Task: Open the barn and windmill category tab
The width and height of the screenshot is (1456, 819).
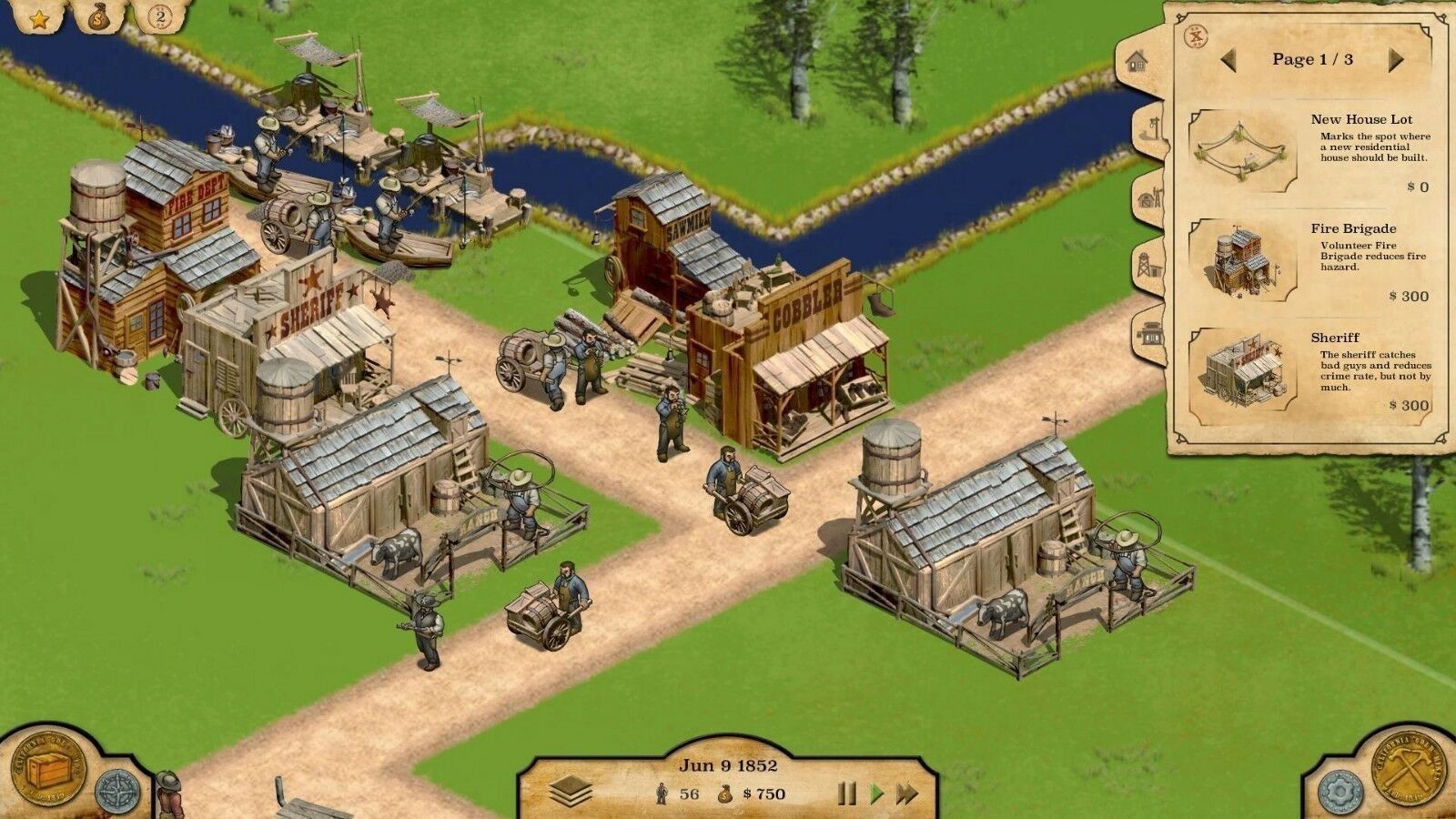Action: point(1148,197)
